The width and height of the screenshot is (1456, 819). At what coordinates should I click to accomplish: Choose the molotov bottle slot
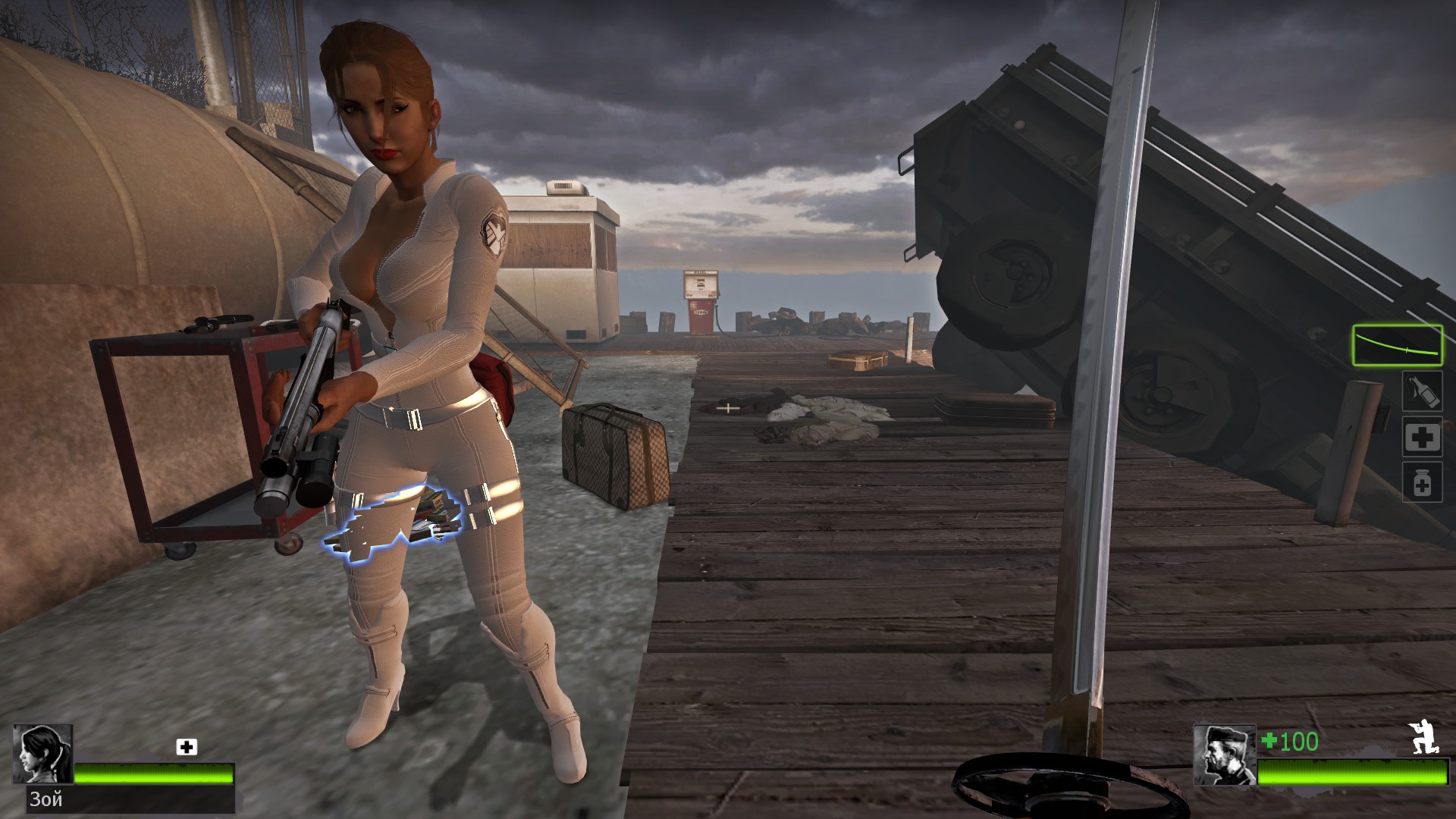point(1421,391)
